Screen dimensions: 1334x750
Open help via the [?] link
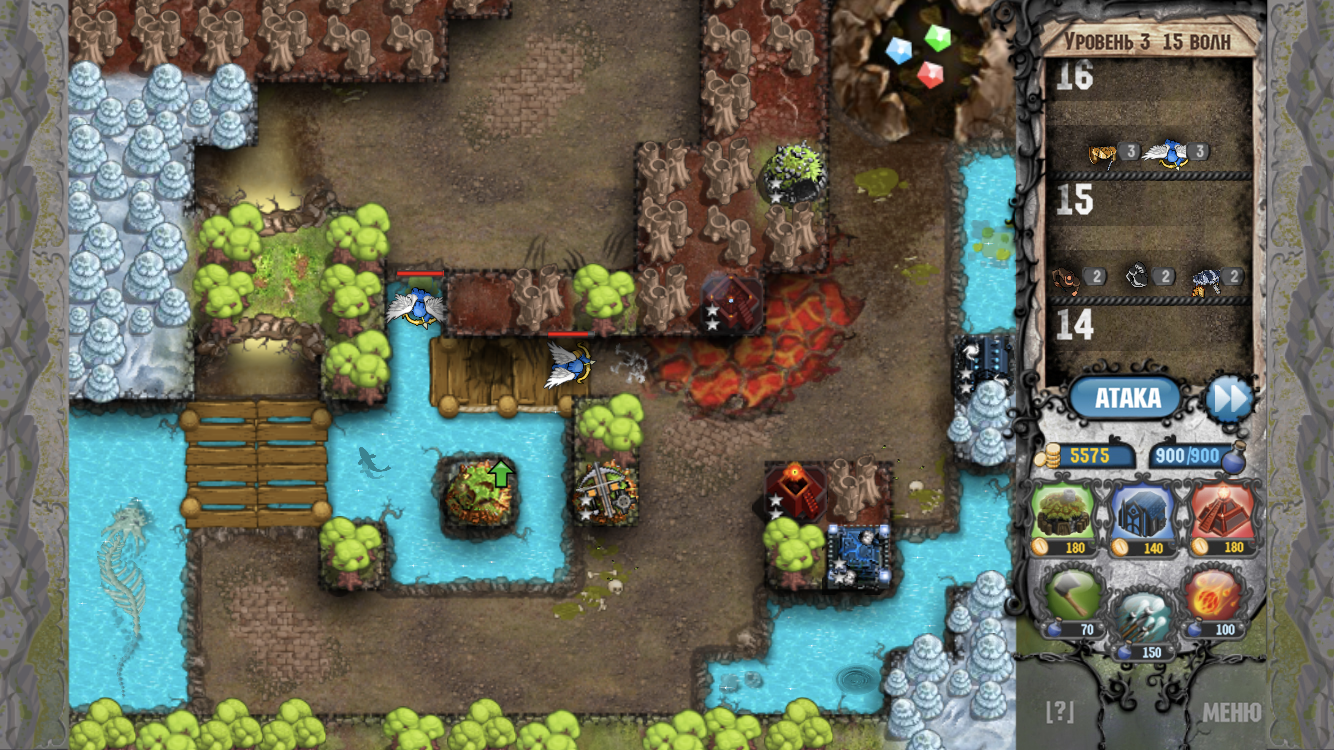[1061, 714]
